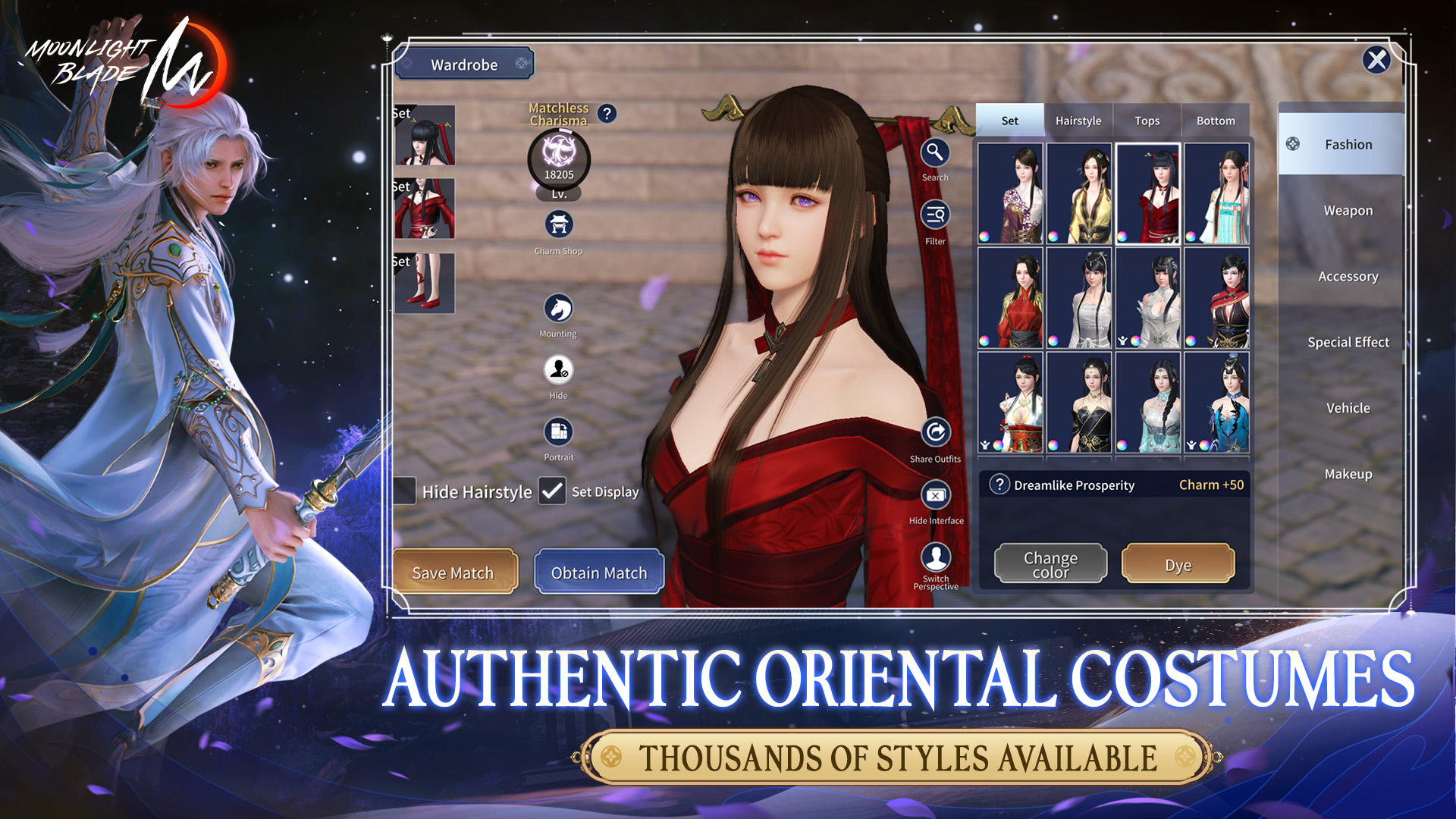Select the red outfit set thumbnail
1456x819 pixels.
[1147, 194]
